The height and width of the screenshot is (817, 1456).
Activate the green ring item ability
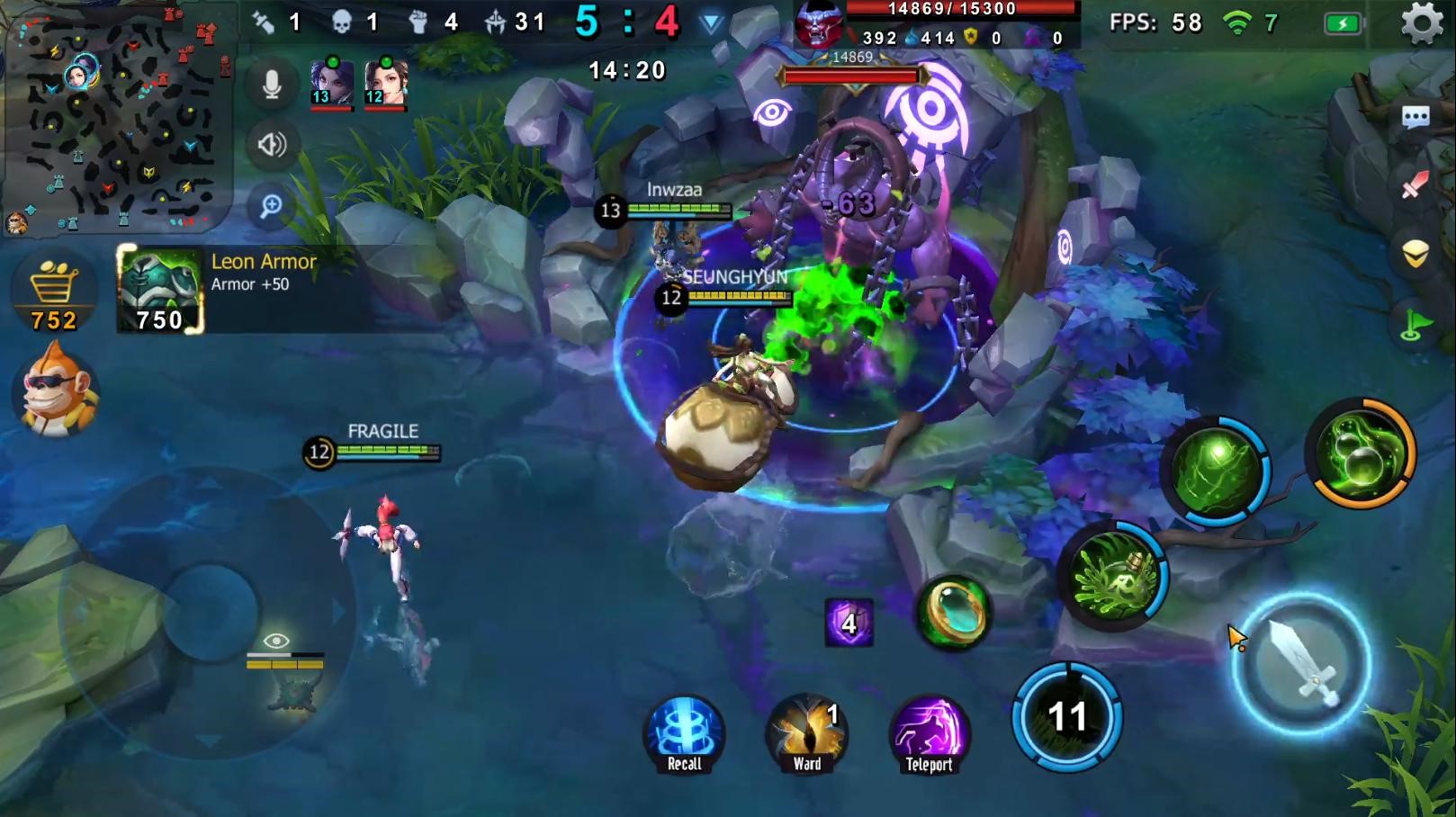[953, 613]
